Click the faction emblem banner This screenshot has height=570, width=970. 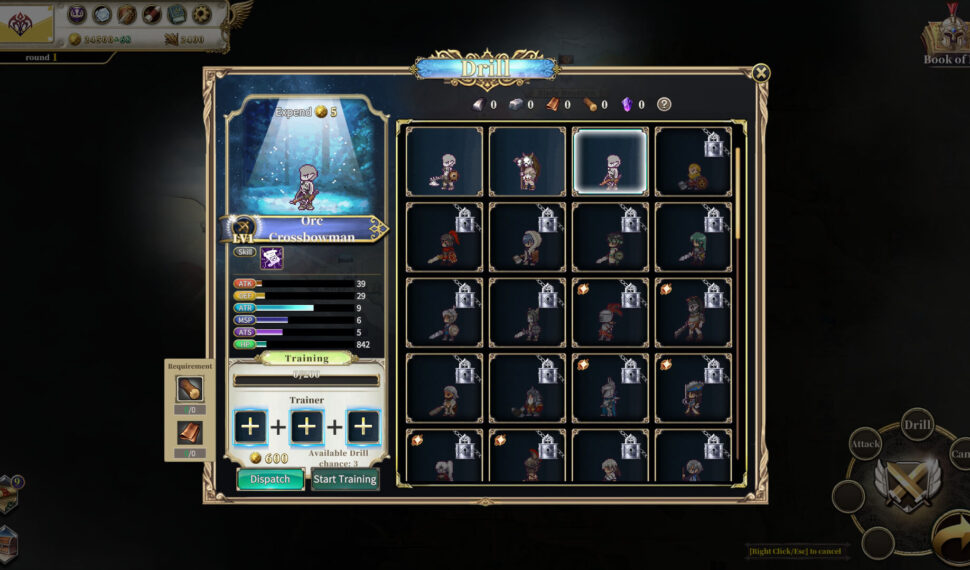point(22,24)
